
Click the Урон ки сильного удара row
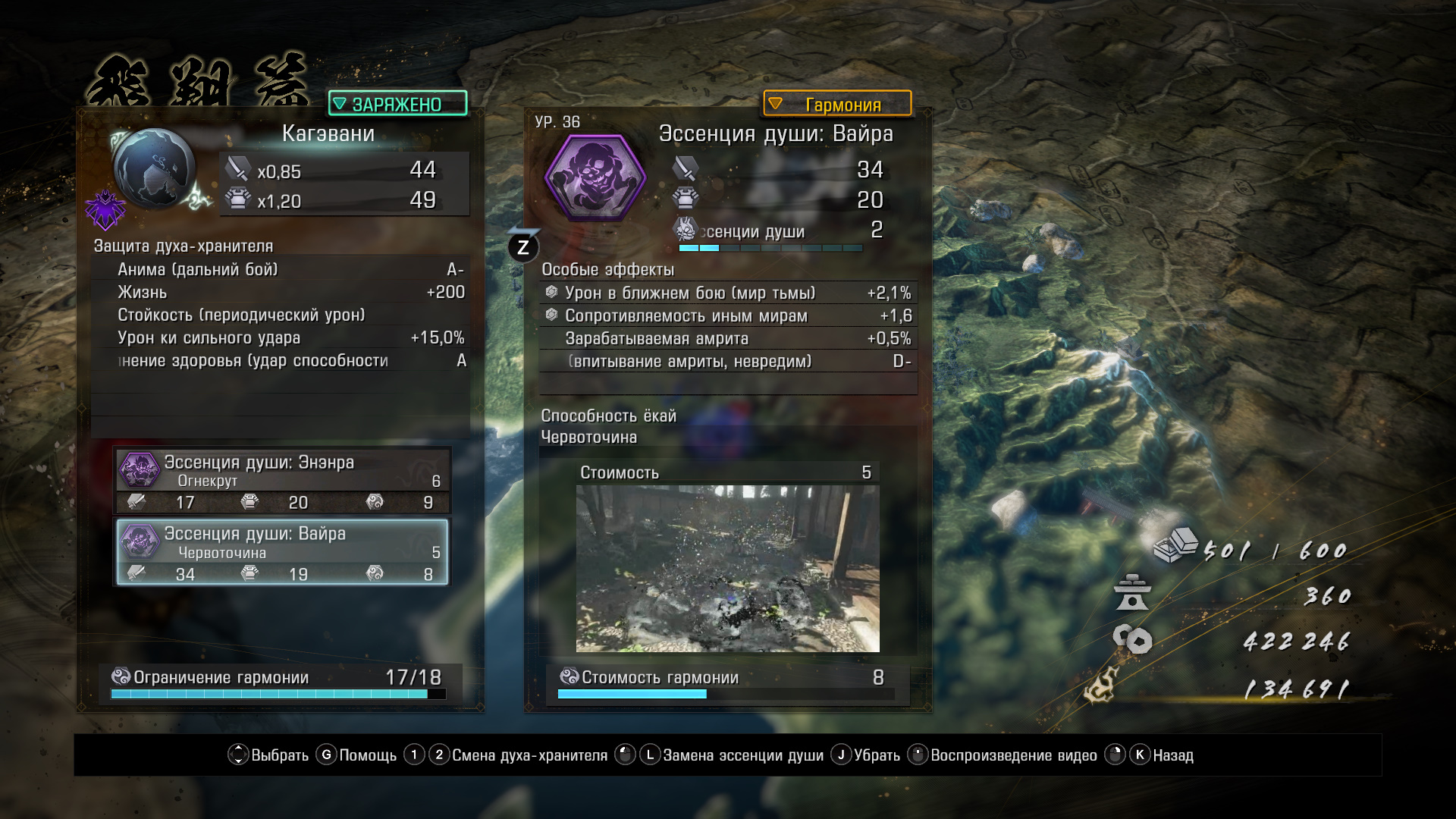coord(279,338)
